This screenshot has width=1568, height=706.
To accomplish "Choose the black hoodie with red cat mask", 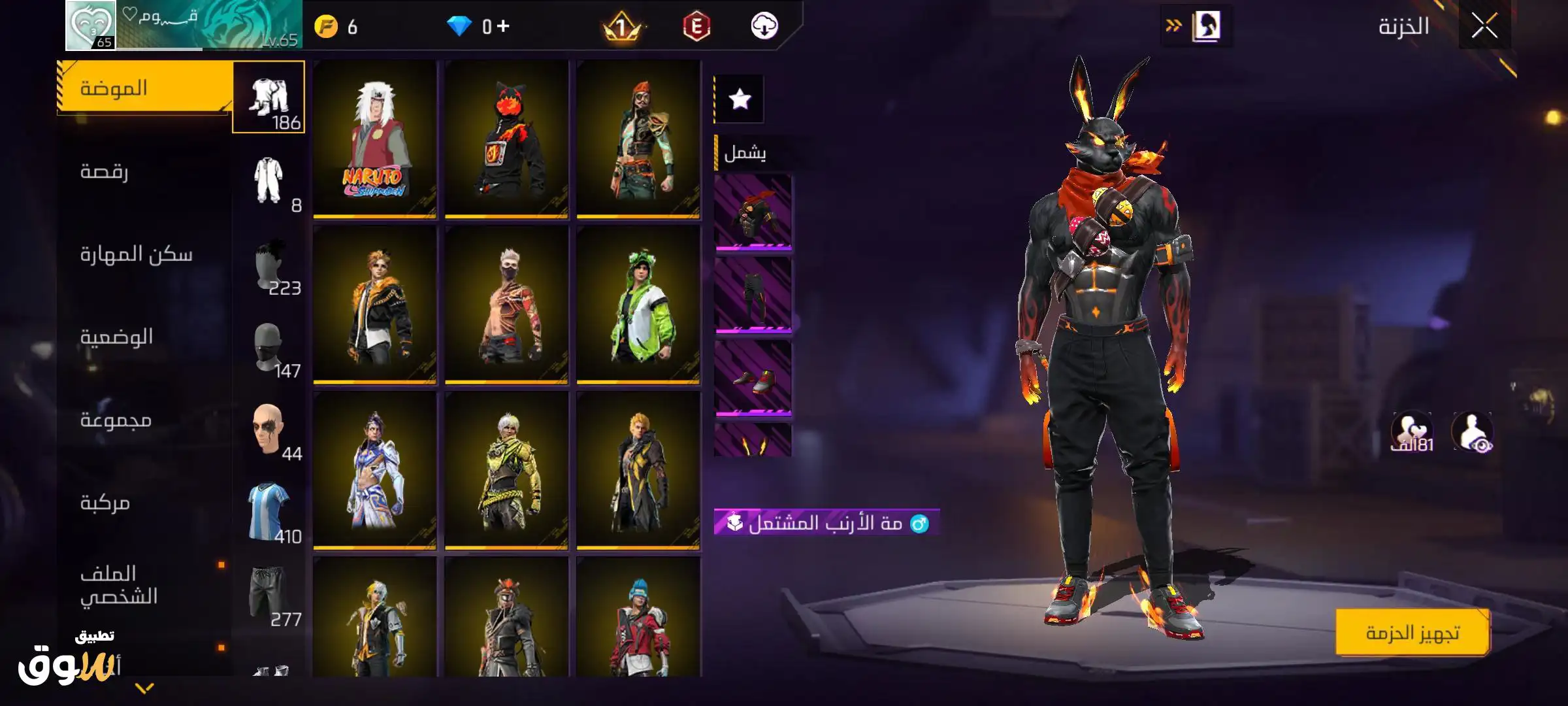I will [x=506, y=139].
